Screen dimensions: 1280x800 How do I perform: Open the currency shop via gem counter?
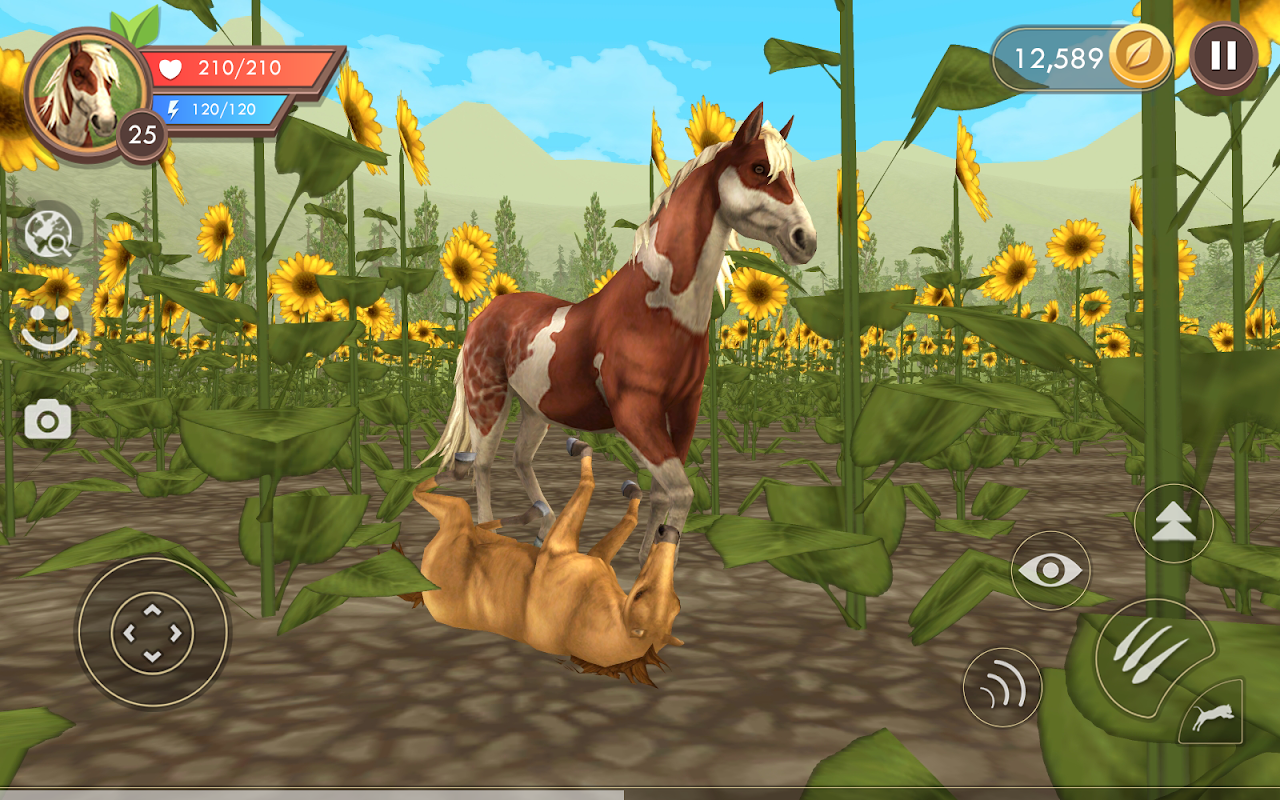1059,55
